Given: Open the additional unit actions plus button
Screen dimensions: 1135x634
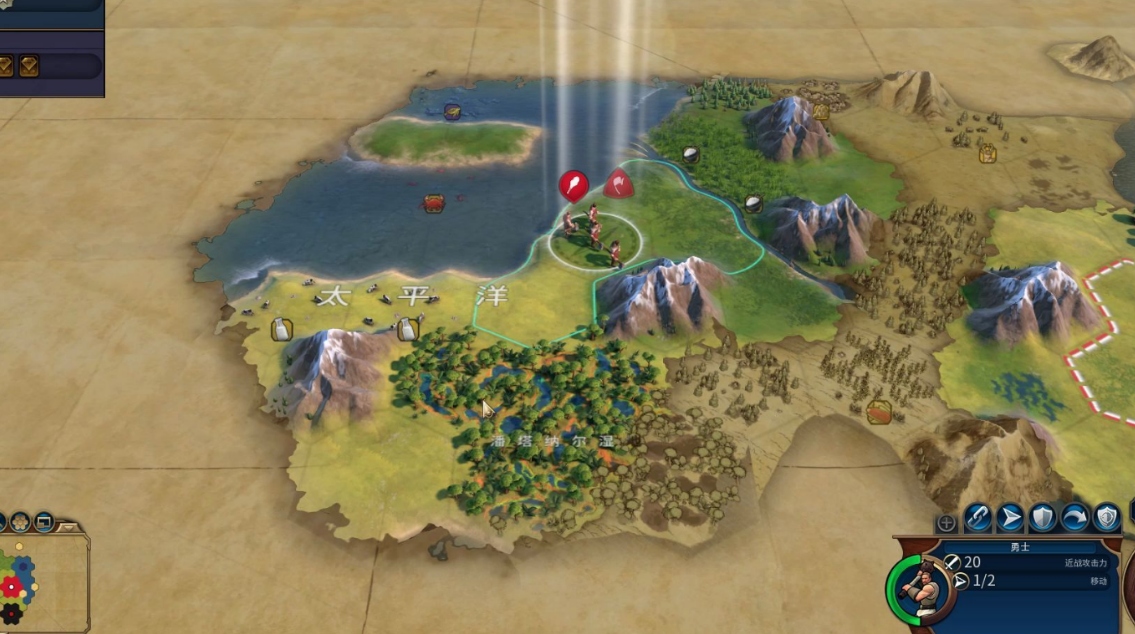Looking at the screenshot, I should [x=946, y=523].
